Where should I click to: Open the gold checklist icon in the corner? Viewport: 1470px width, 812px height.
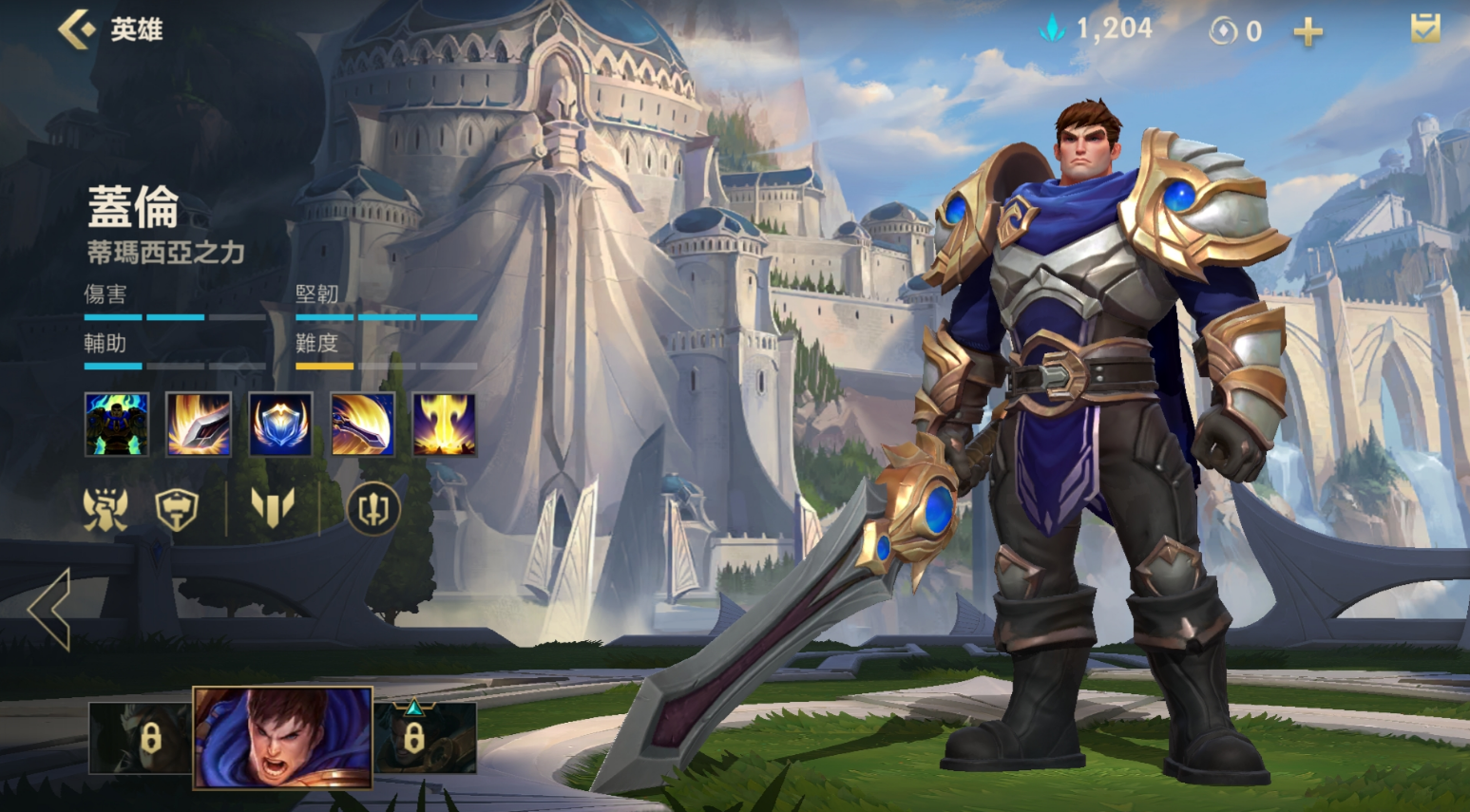1424,28
